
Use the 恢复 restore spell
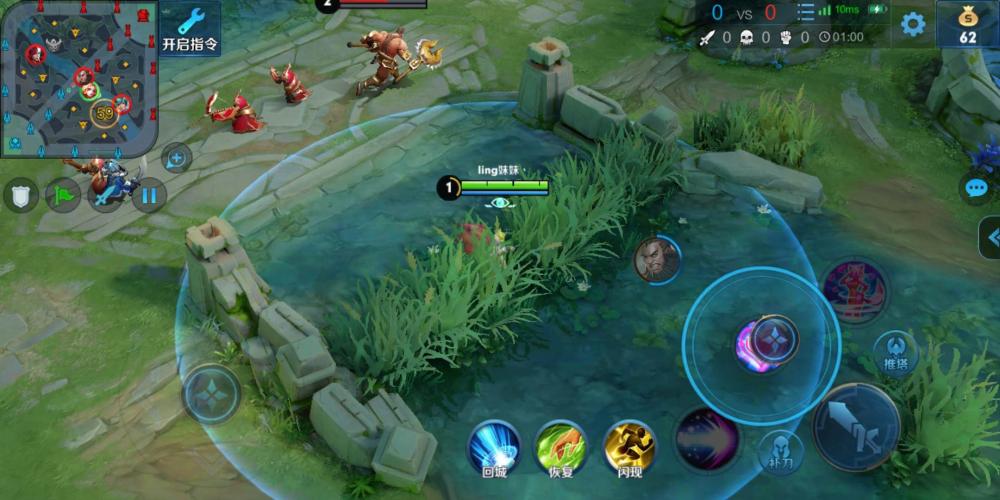coord(562,446)
